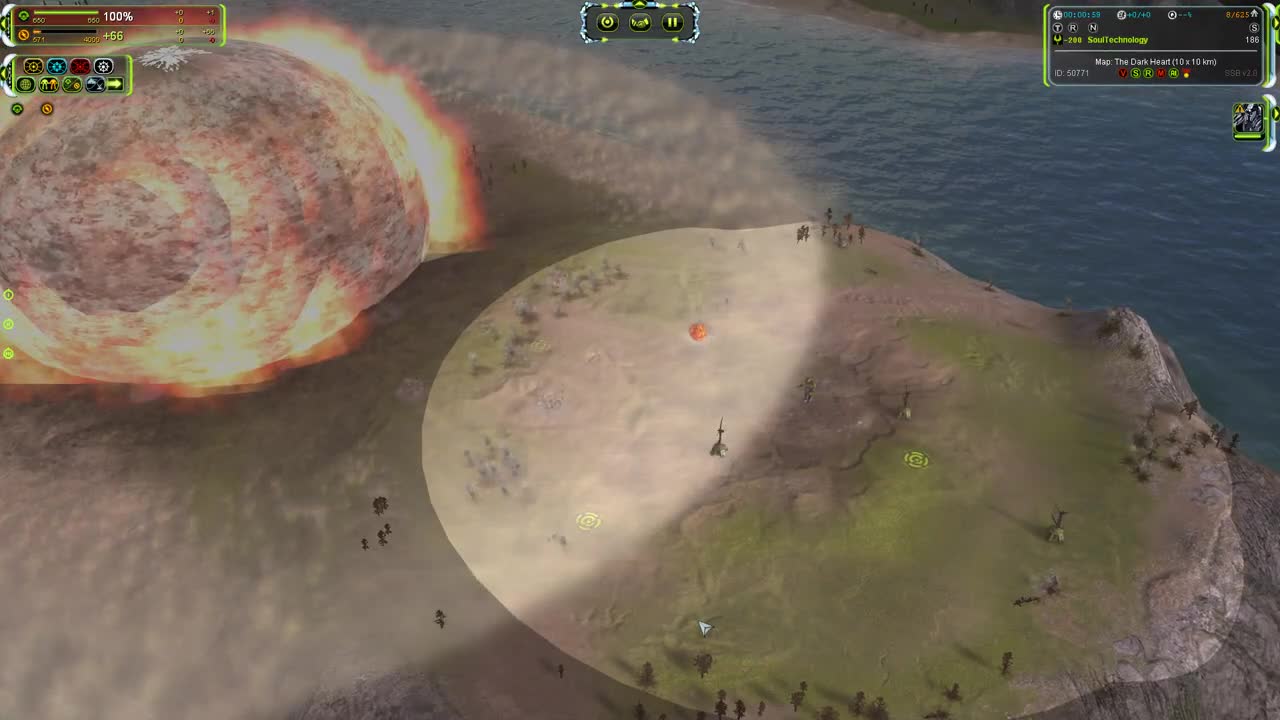The height and width of the screenshot is (720, 1280).
Task: Click the green metal resource icon
Action: [24, 15]
